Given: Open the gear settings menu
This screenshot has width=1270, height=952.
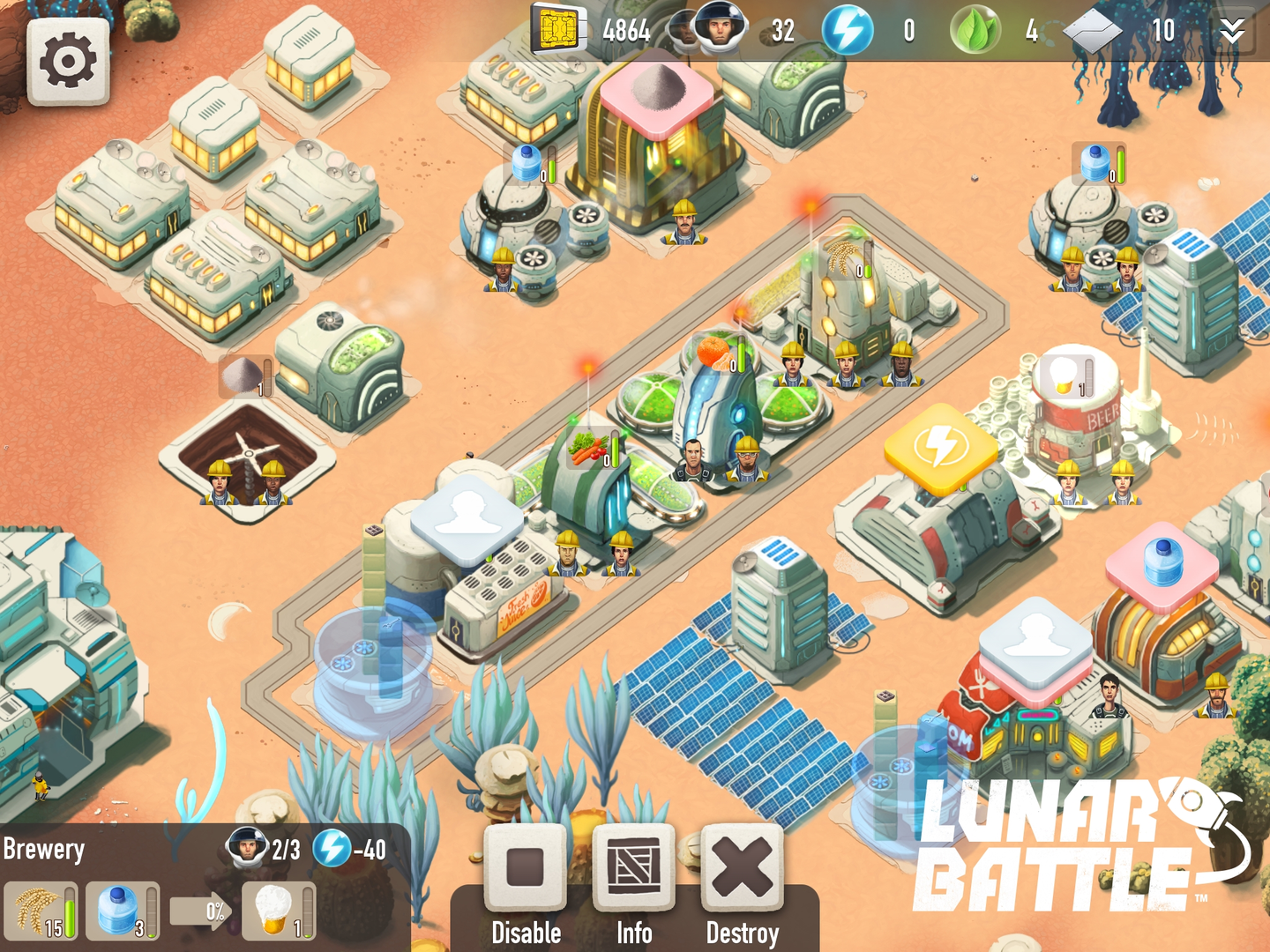Looking at the screenshot, I should (x=68, y=61).
